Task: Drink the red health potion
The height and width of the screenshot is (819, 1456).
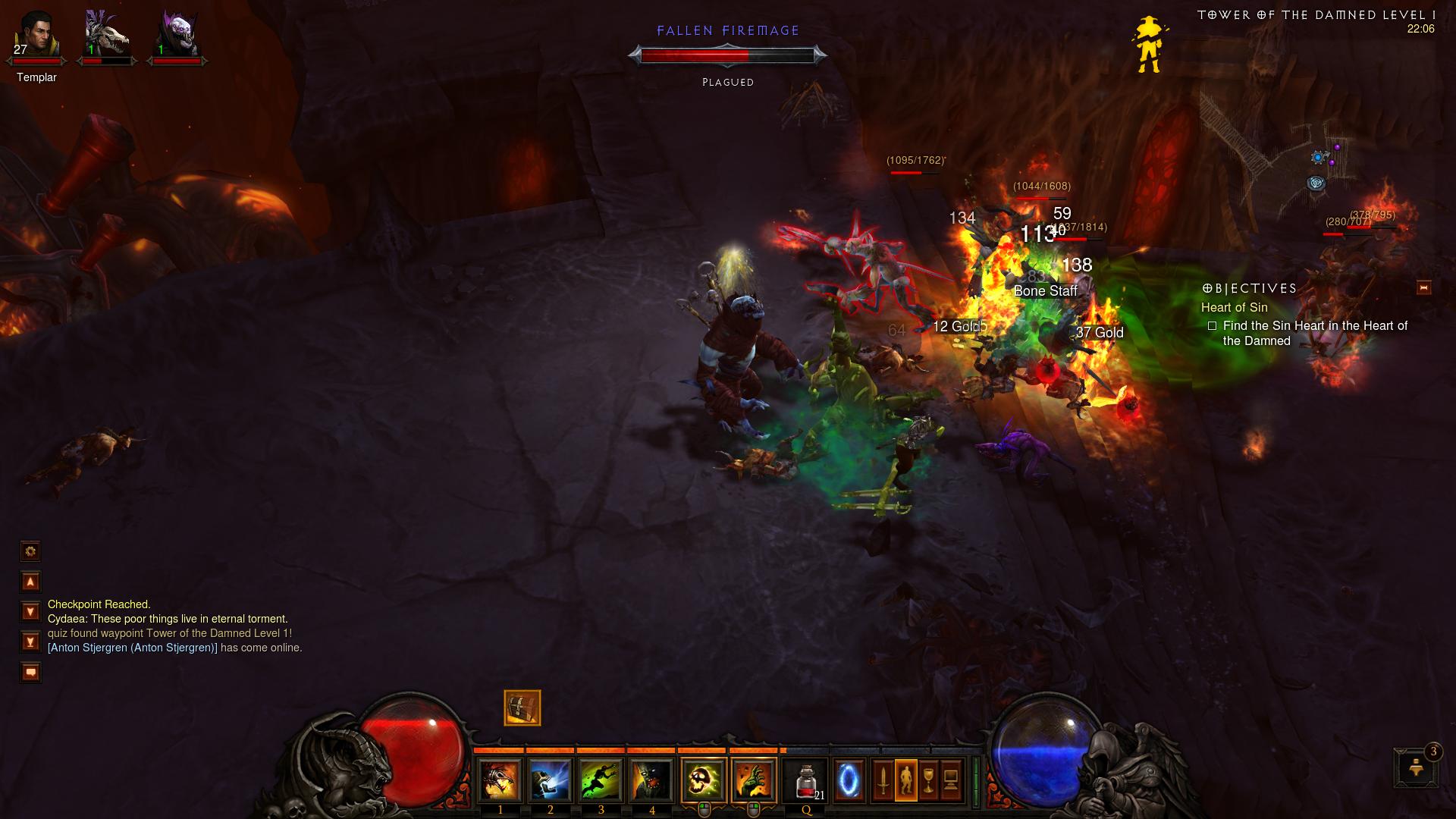Action: pos(806,780)
